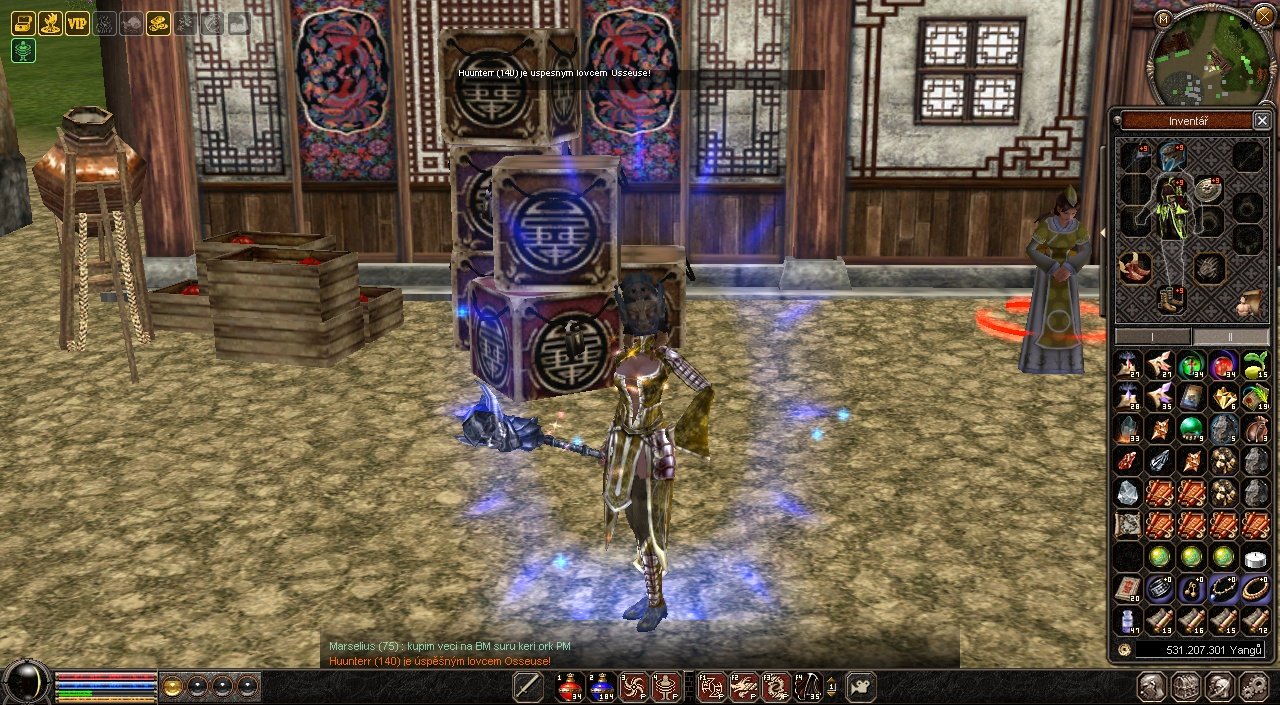This screenshot has height=705, width=1280.
Task: Use the blue potion in quickslot 2
Action: click(x=602, y=687)
